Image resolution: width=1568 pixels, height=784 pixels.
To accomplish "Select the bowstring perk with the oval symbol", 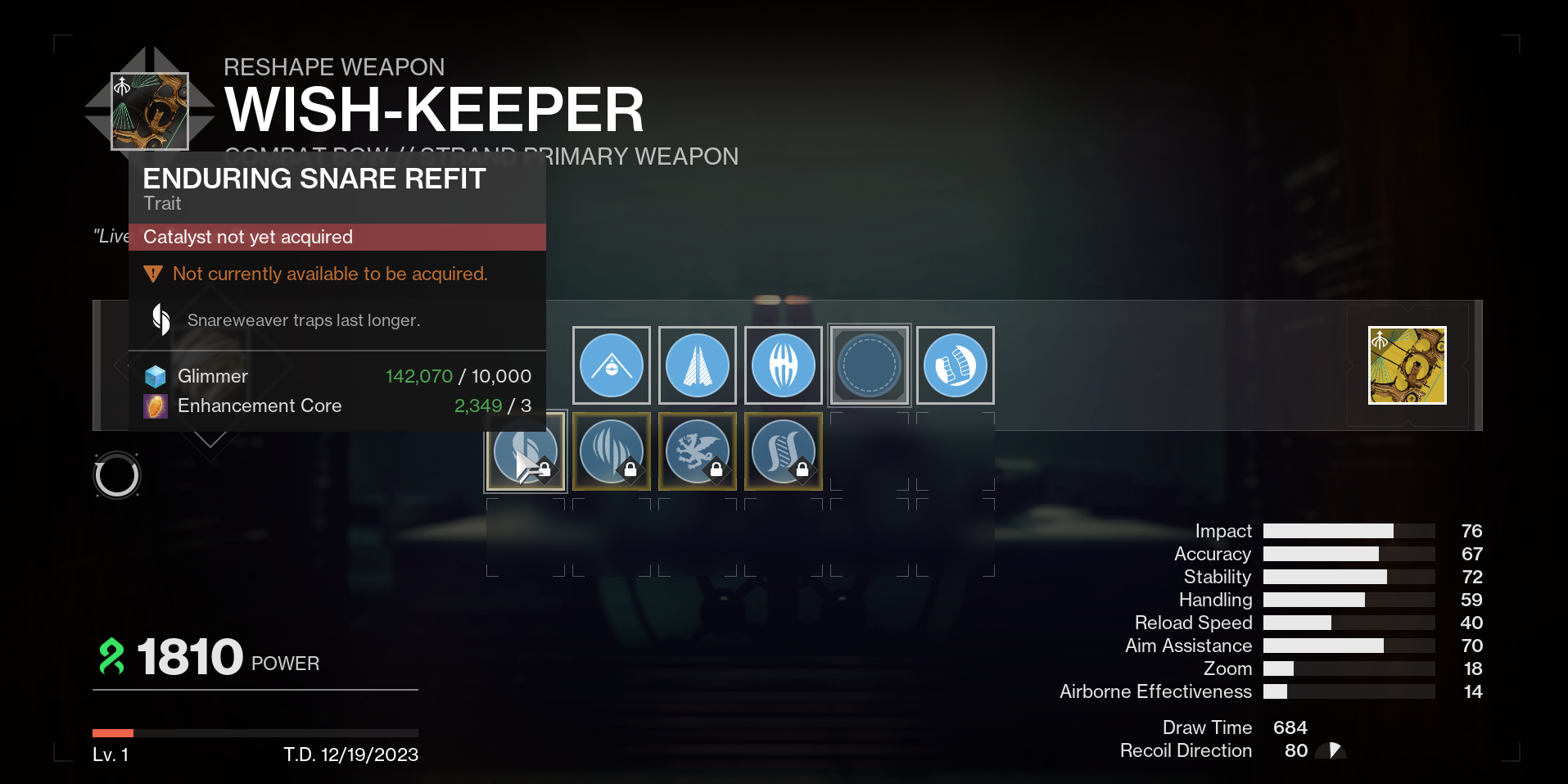I will (783, 365).
